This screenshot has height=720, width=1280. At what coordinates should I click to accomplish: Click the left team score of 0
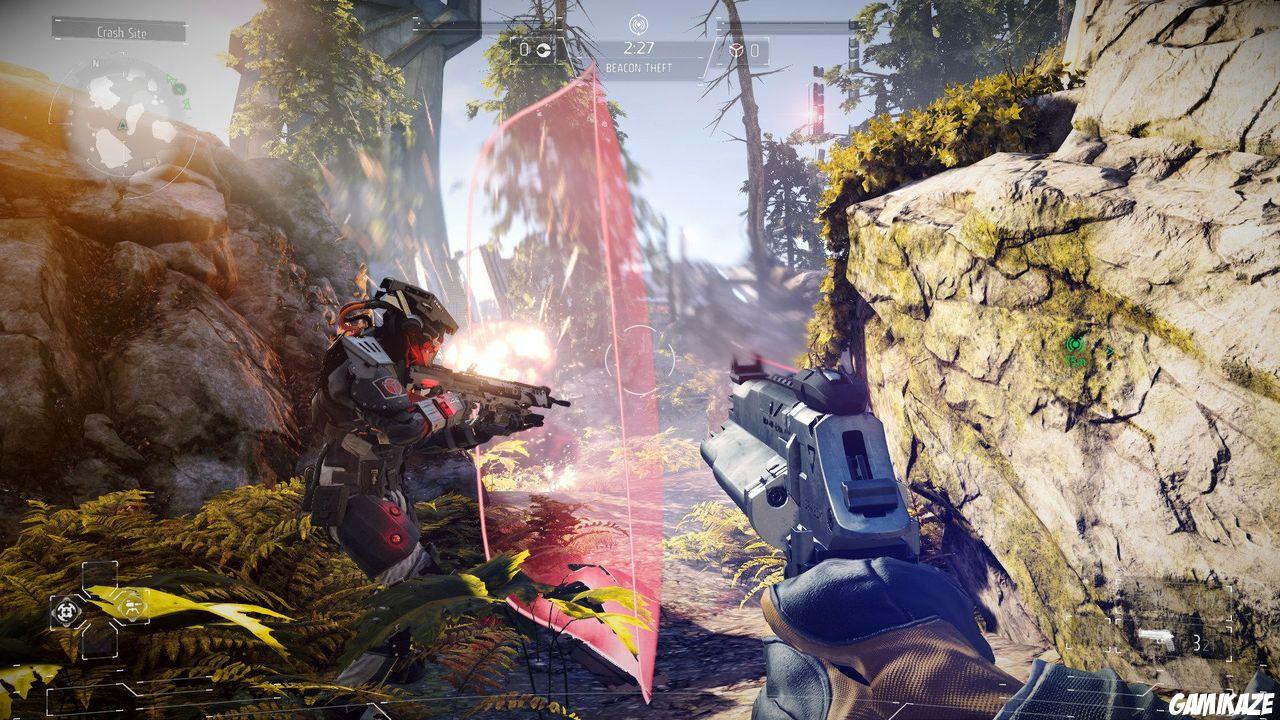point(523,49)
